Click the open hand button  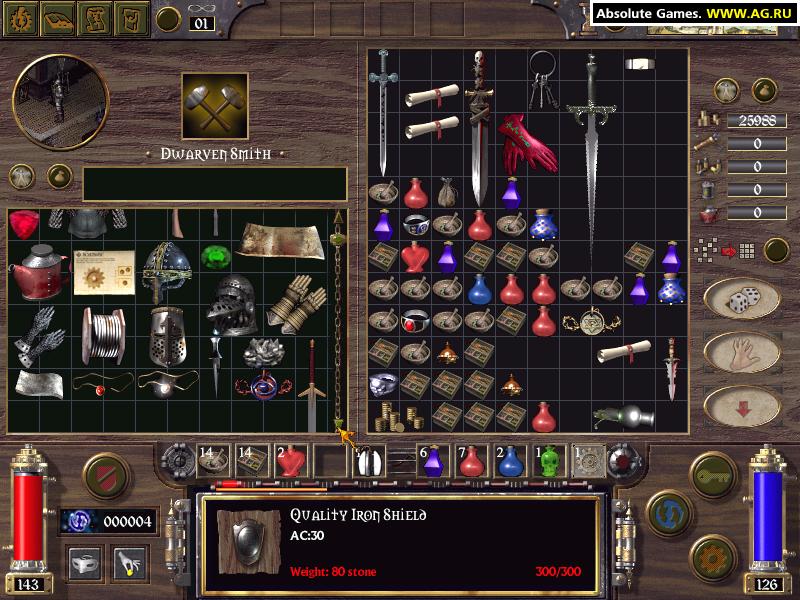pyautogui.click(x=741, y=352)
